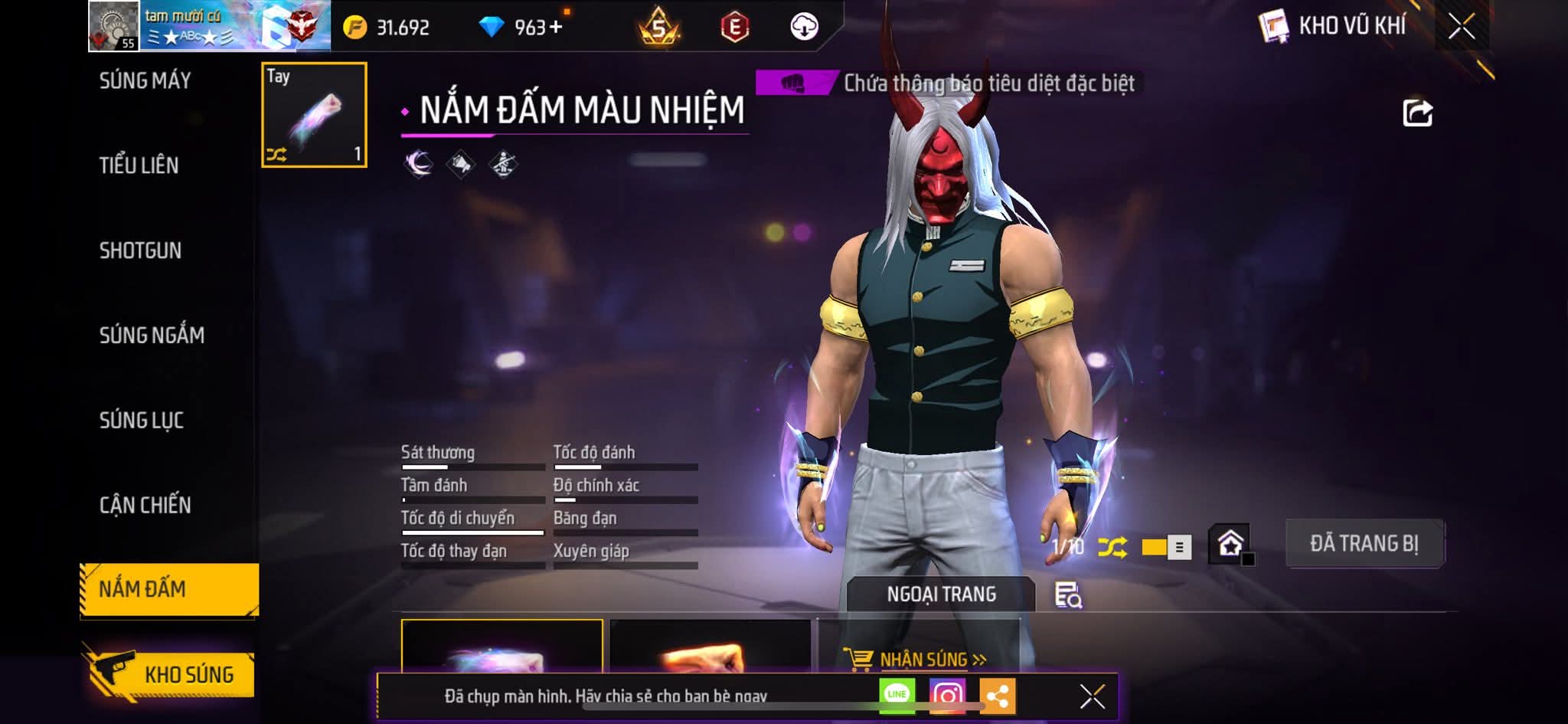1568x724 pixels.
Task: Select the Tay fist skin slot
Action: pos(314,115)
